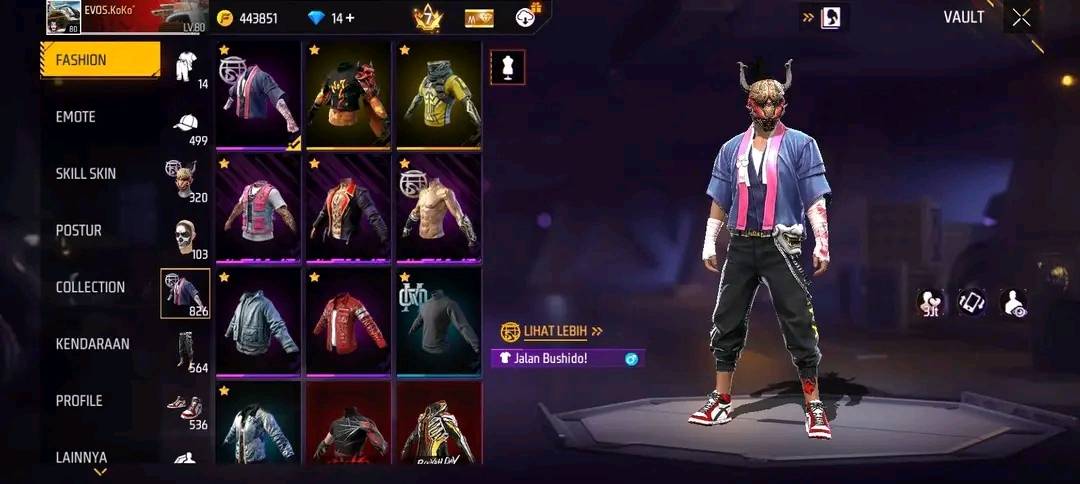Image resolution: width=1080 pixels, height=484 pixels.
Task: Show the Kendaraan category
Action: (x=92, y=345)
